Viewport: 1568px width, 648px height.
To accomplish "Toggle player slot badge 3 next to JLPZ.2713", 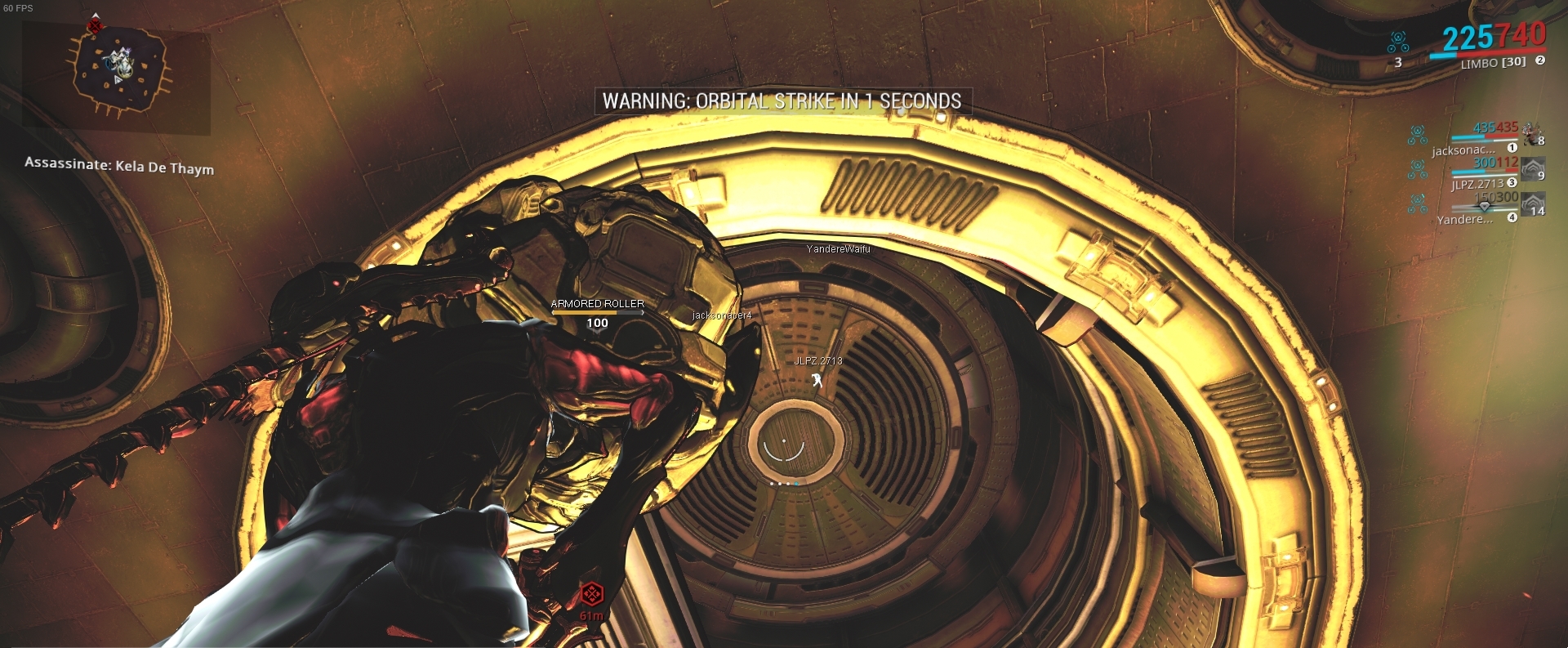I will coord(1512,183).
